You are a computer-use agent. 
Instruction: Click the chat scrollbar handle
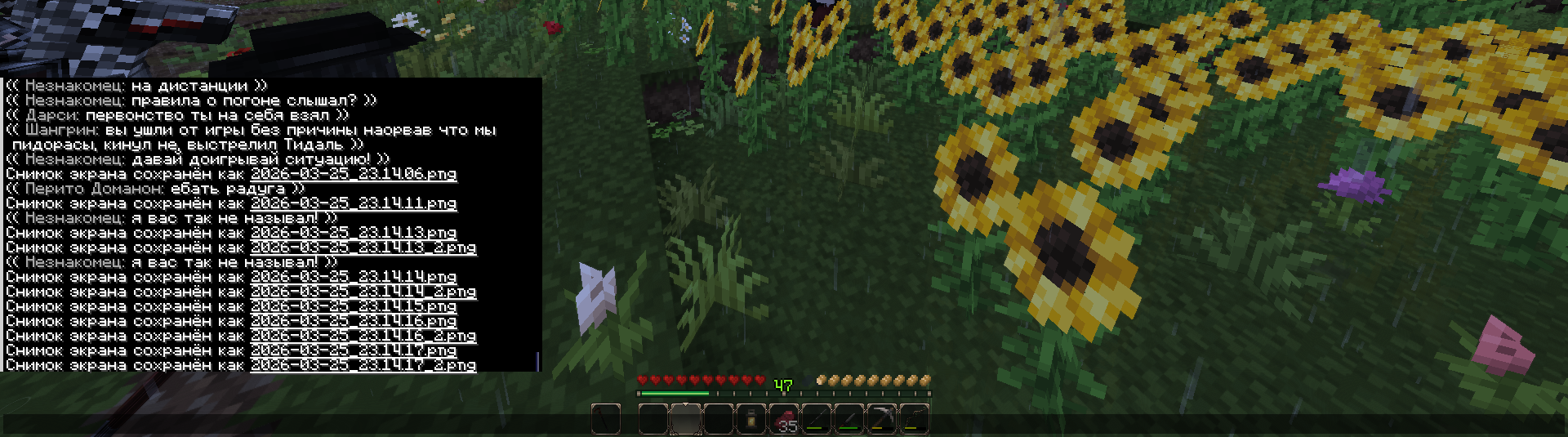pos(537,361)
